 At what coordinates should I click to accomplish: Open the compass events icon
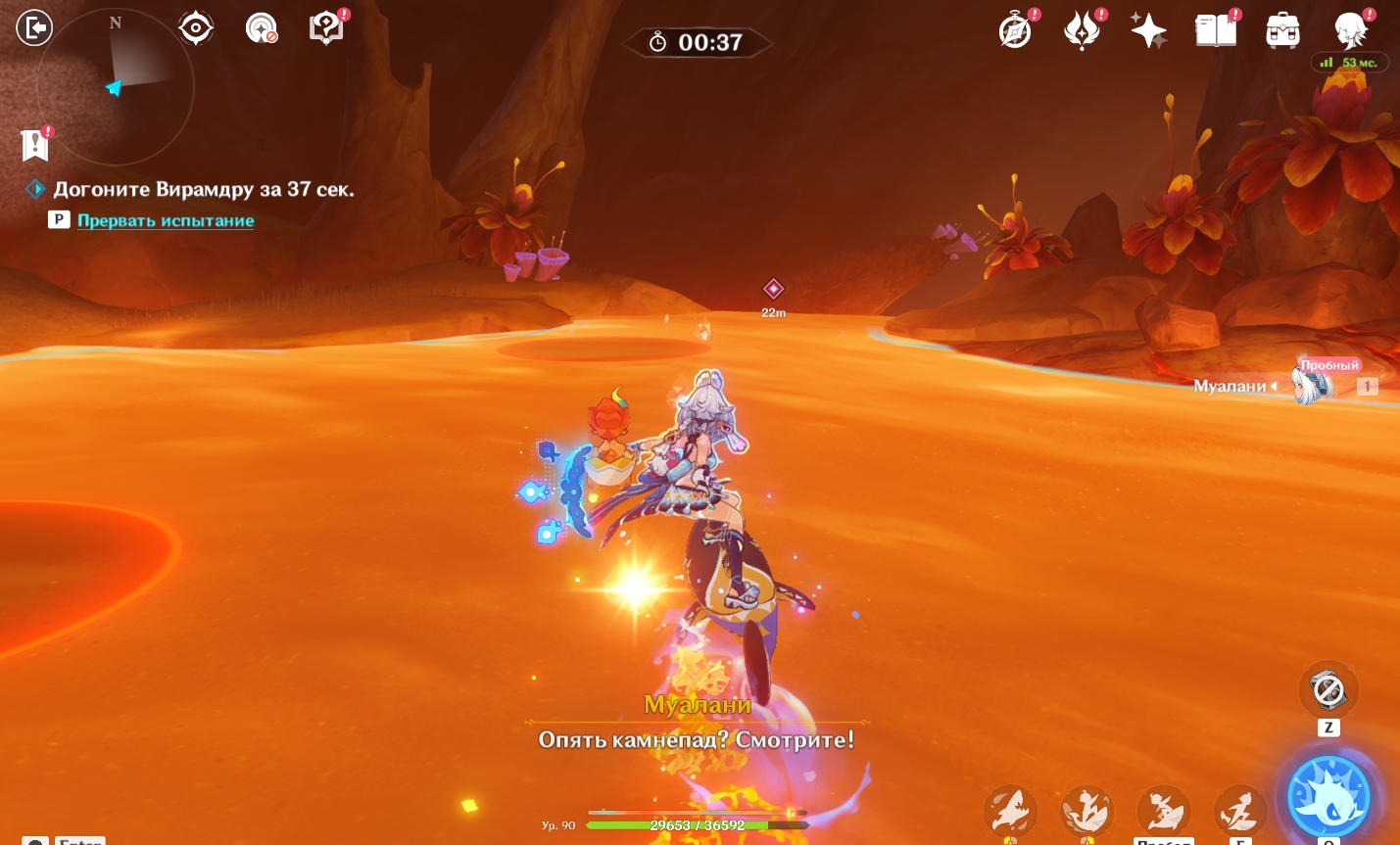(x=1016, y=30)
